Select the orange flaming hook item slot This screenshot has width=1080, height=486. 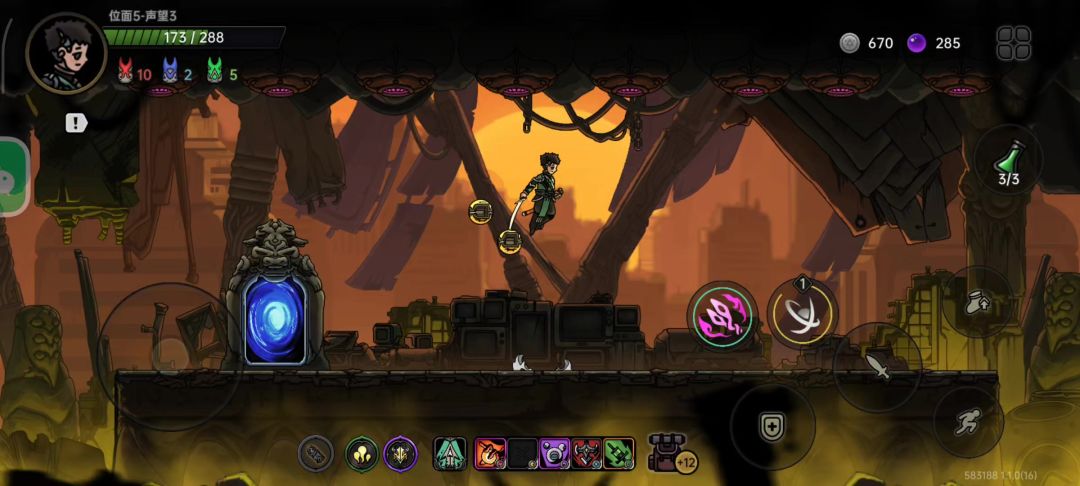pos(490,454)
